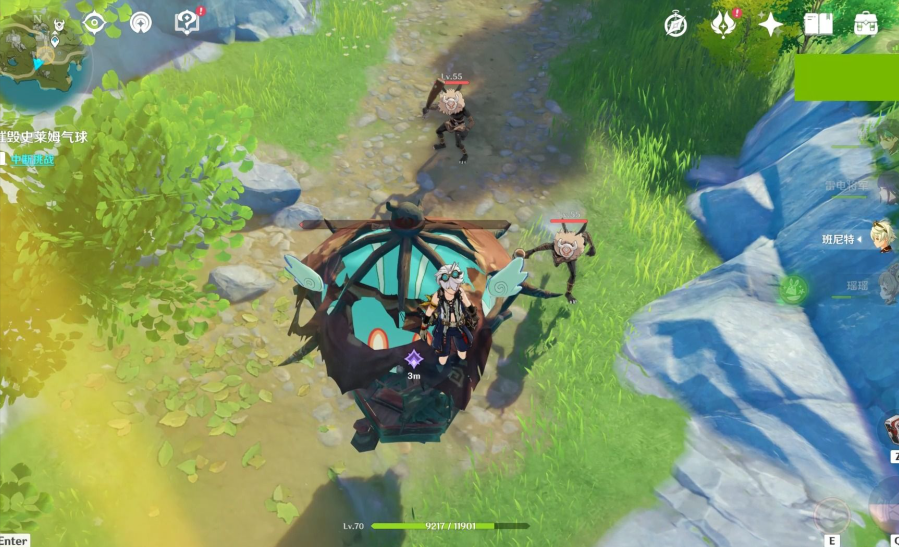Viewport: 899px width, 547px height.
Task: Toggle elemental sight eye icon
Action: click(94, 22)
